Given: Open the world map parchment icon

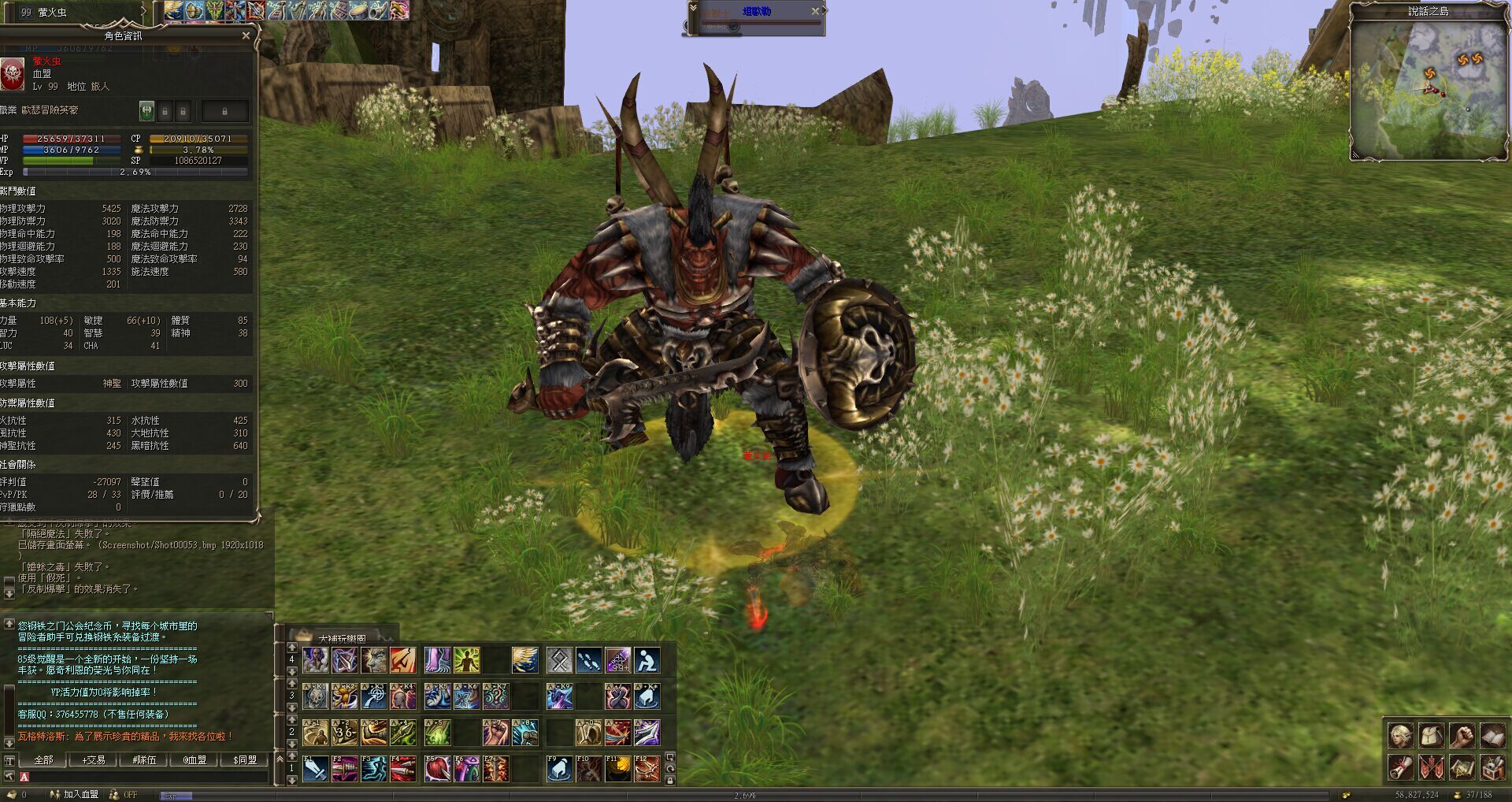Looking at the screenshot, I should [x=1462, y=767].
